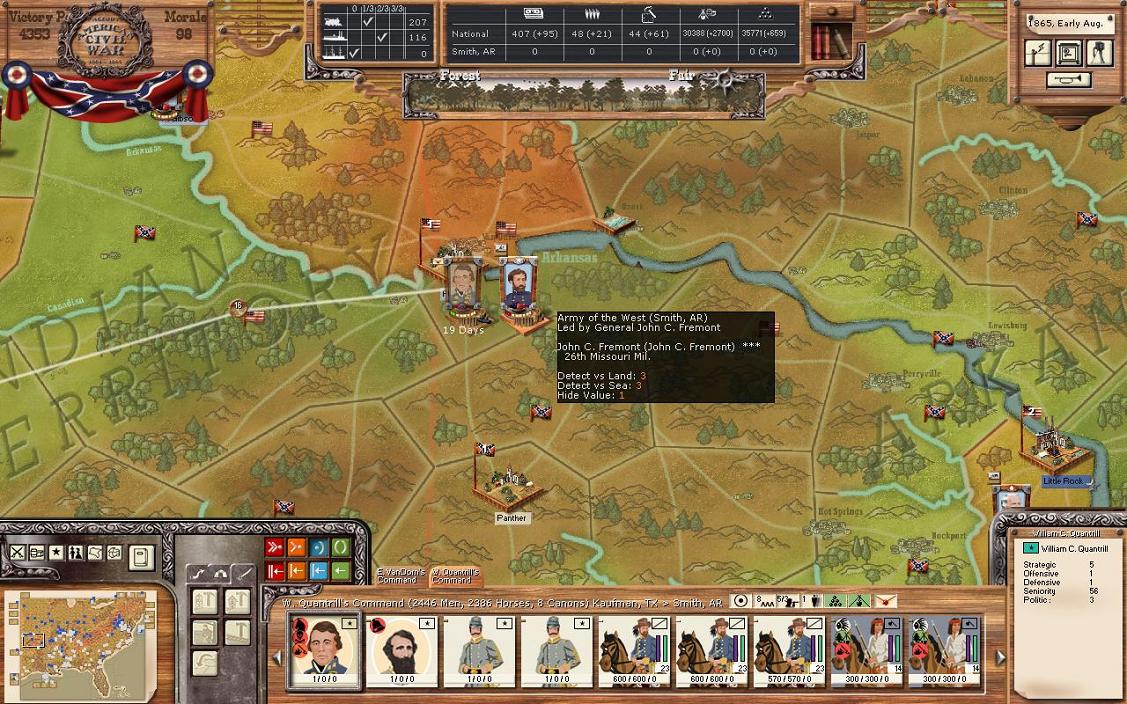Select the W. Quantrill's Command tab

pyautogui.click(x=453, y=575)
